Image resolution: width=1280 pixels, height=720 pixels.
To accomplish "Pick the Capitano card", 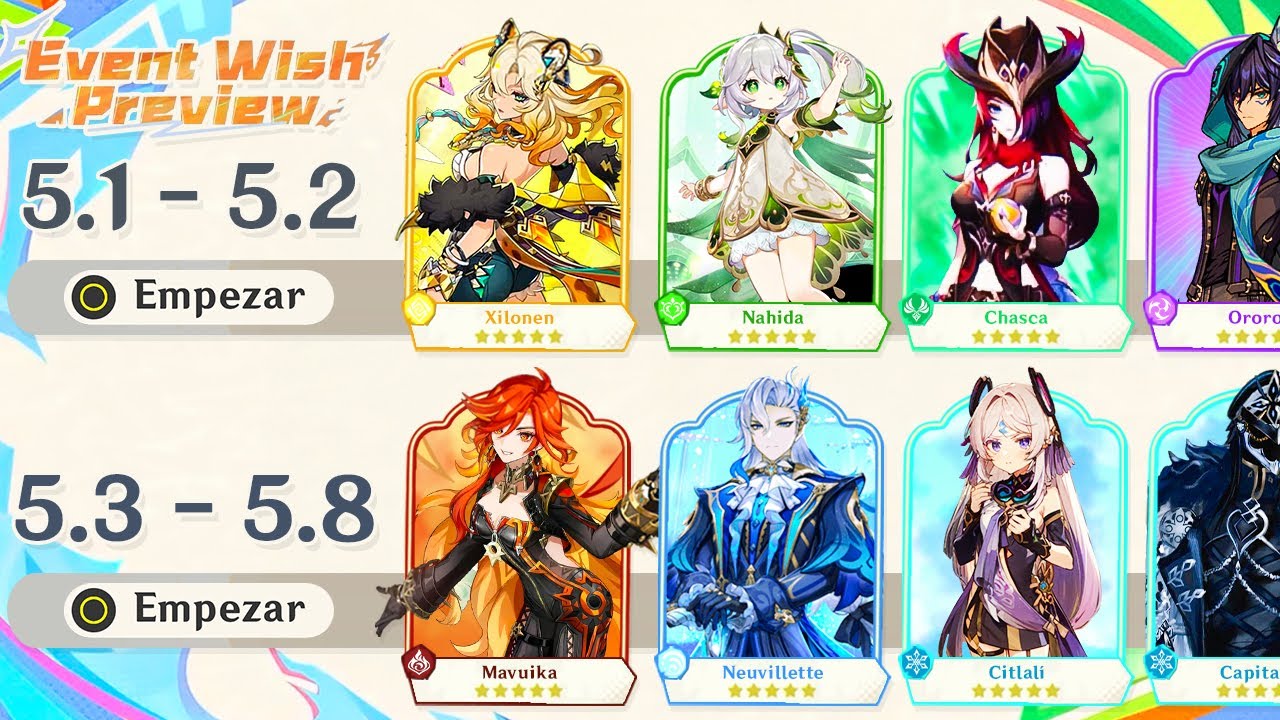I will 1222,540.
